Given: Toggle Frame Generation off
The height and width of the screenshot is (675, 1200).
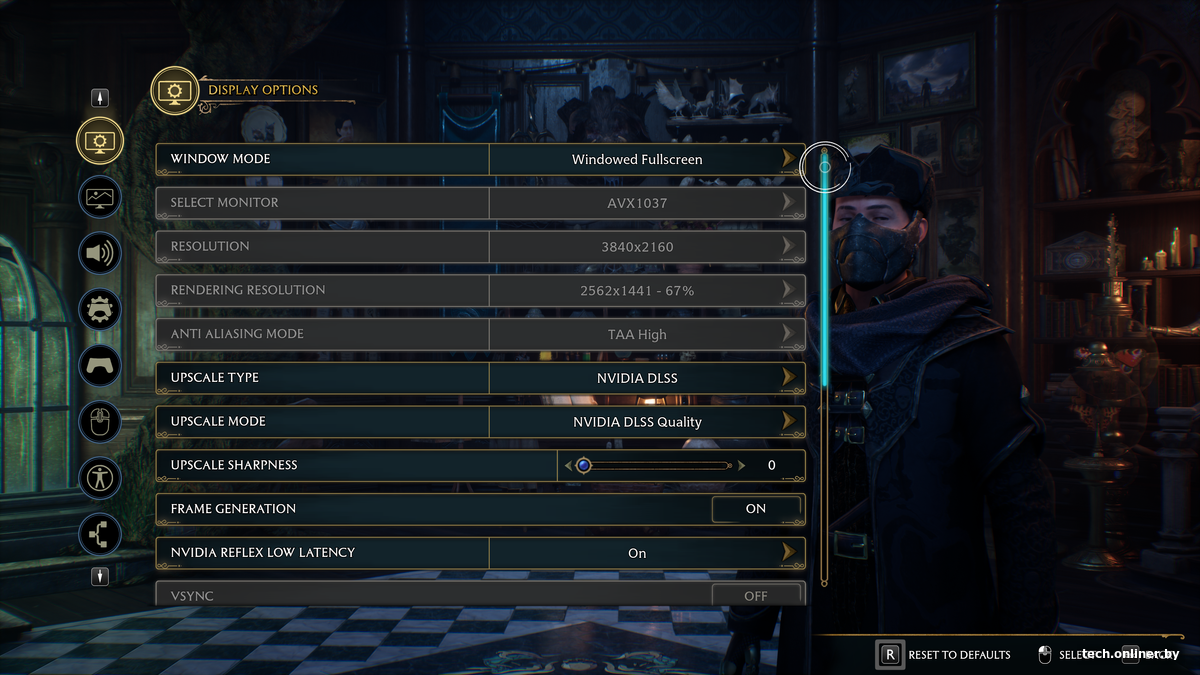Looking at the screenshot, I should 756,509.
